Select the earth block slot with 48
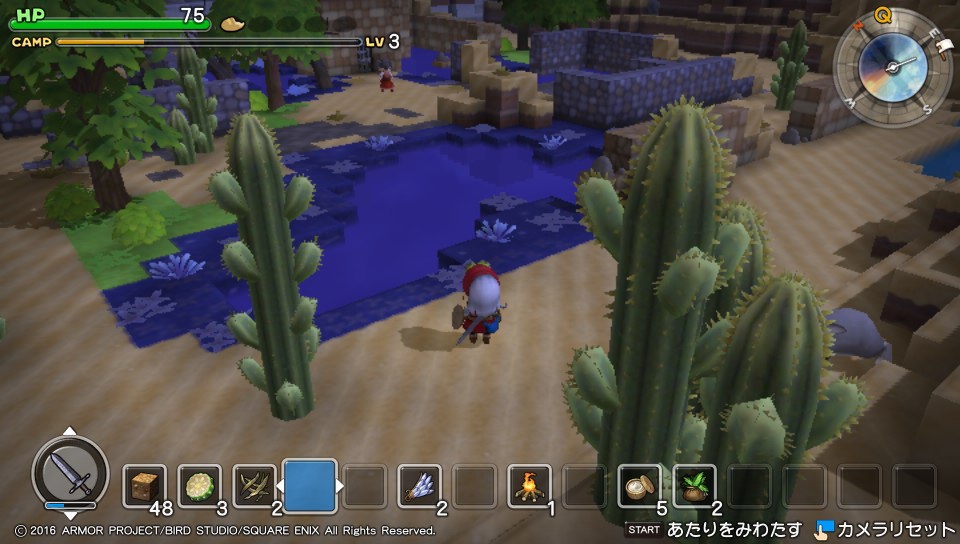The width and height of the screenshot is (960, 544). pos(145,487)
